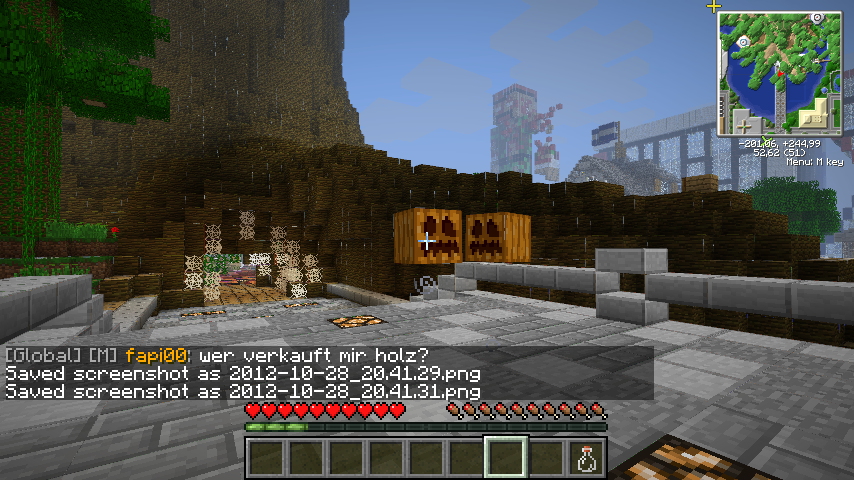Select the highlighted active hotbar slot
854x480 pixels.
506,457
